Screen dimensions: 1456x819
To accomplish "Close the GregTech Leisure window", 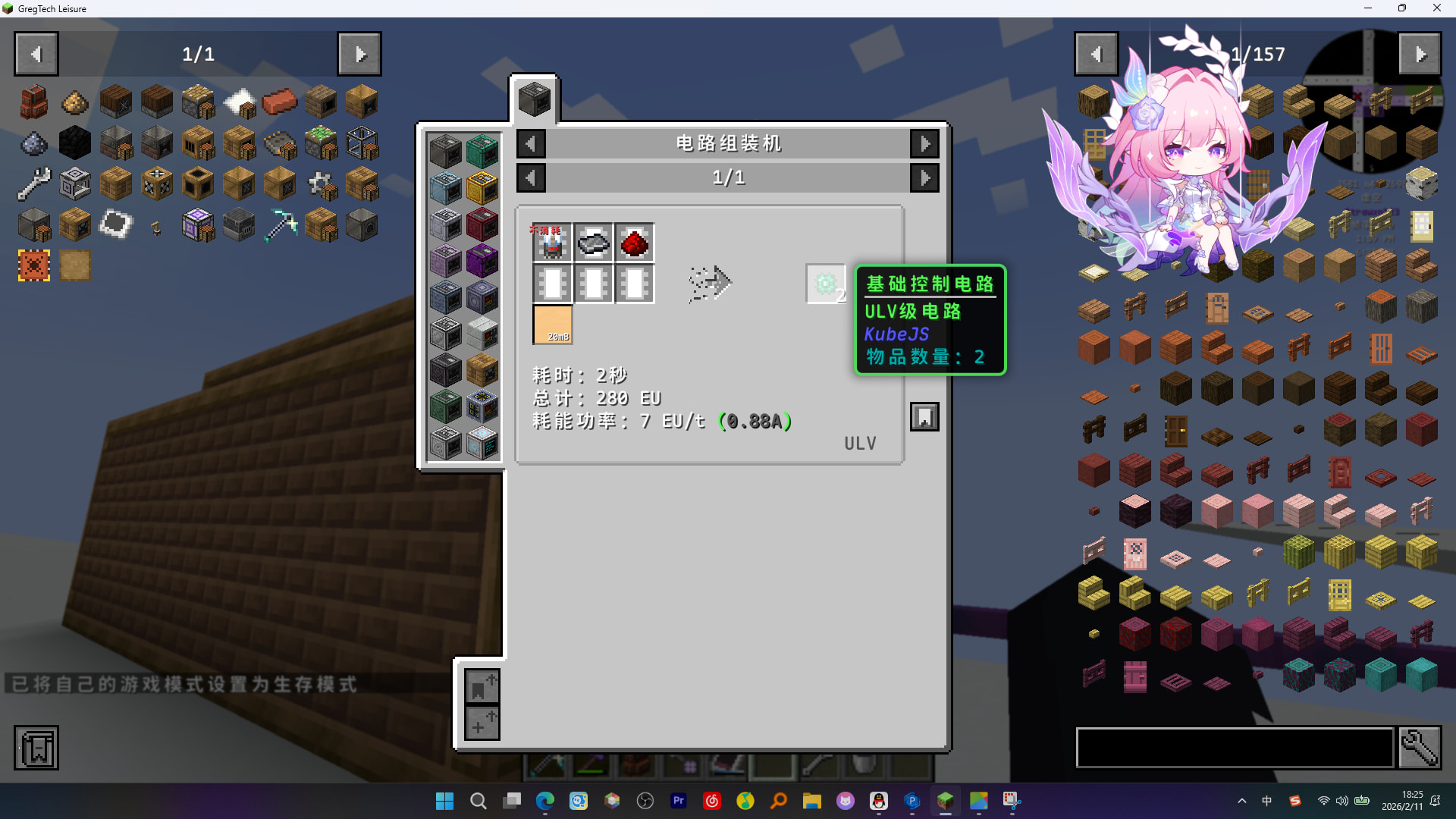I will point(1436,8).
